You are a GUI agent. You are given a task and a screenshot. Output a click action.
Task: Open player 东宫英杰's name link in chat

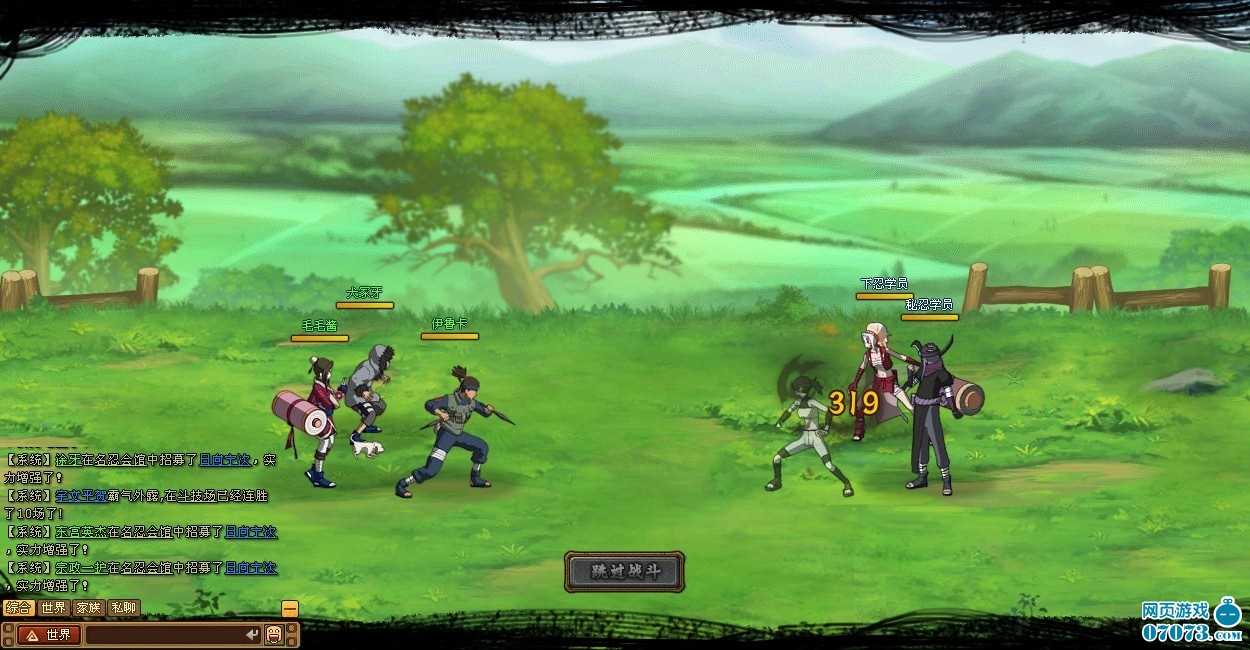[x=82, y=532]
